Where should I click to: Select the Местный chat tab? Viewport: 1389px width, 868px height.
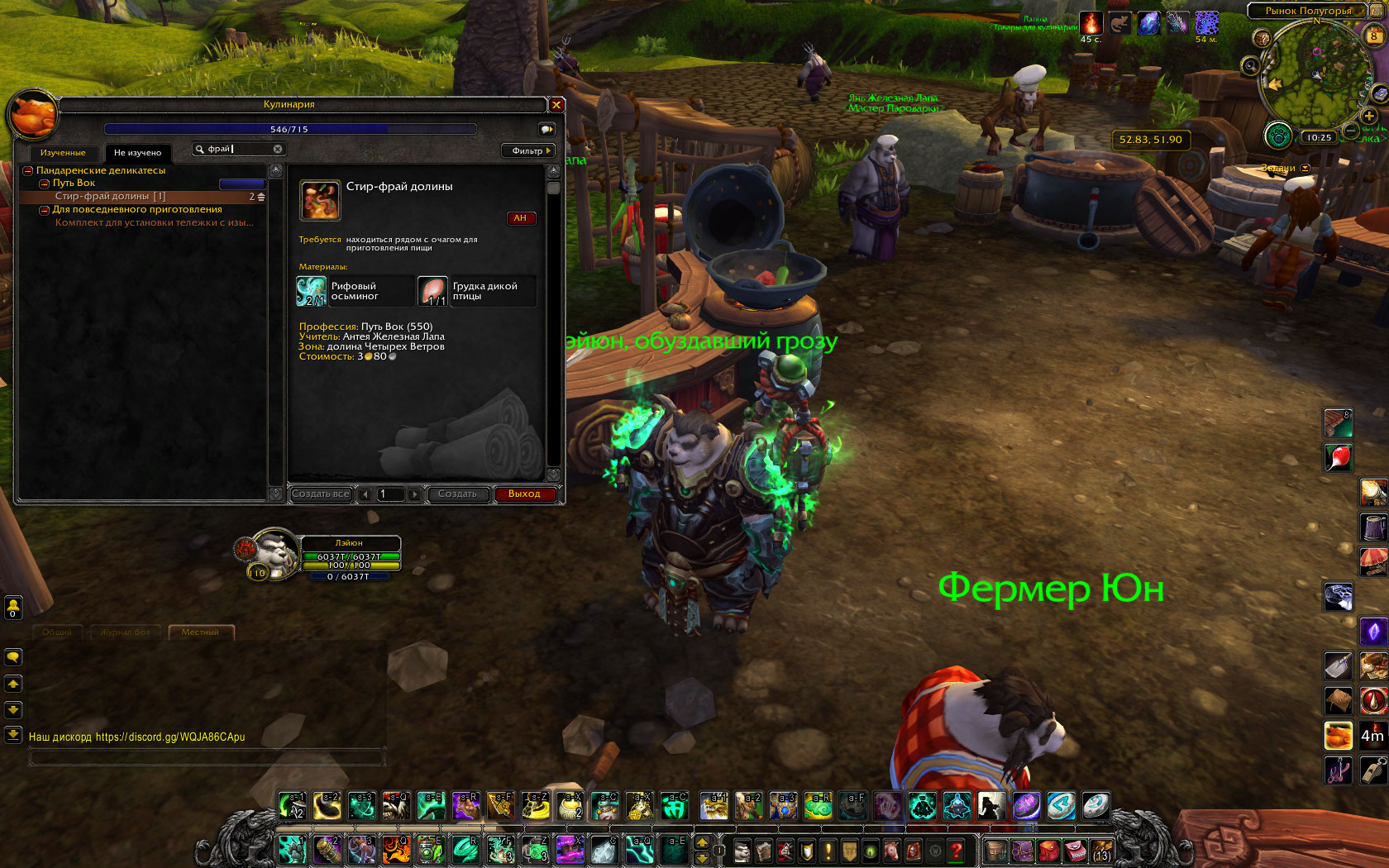200,632
